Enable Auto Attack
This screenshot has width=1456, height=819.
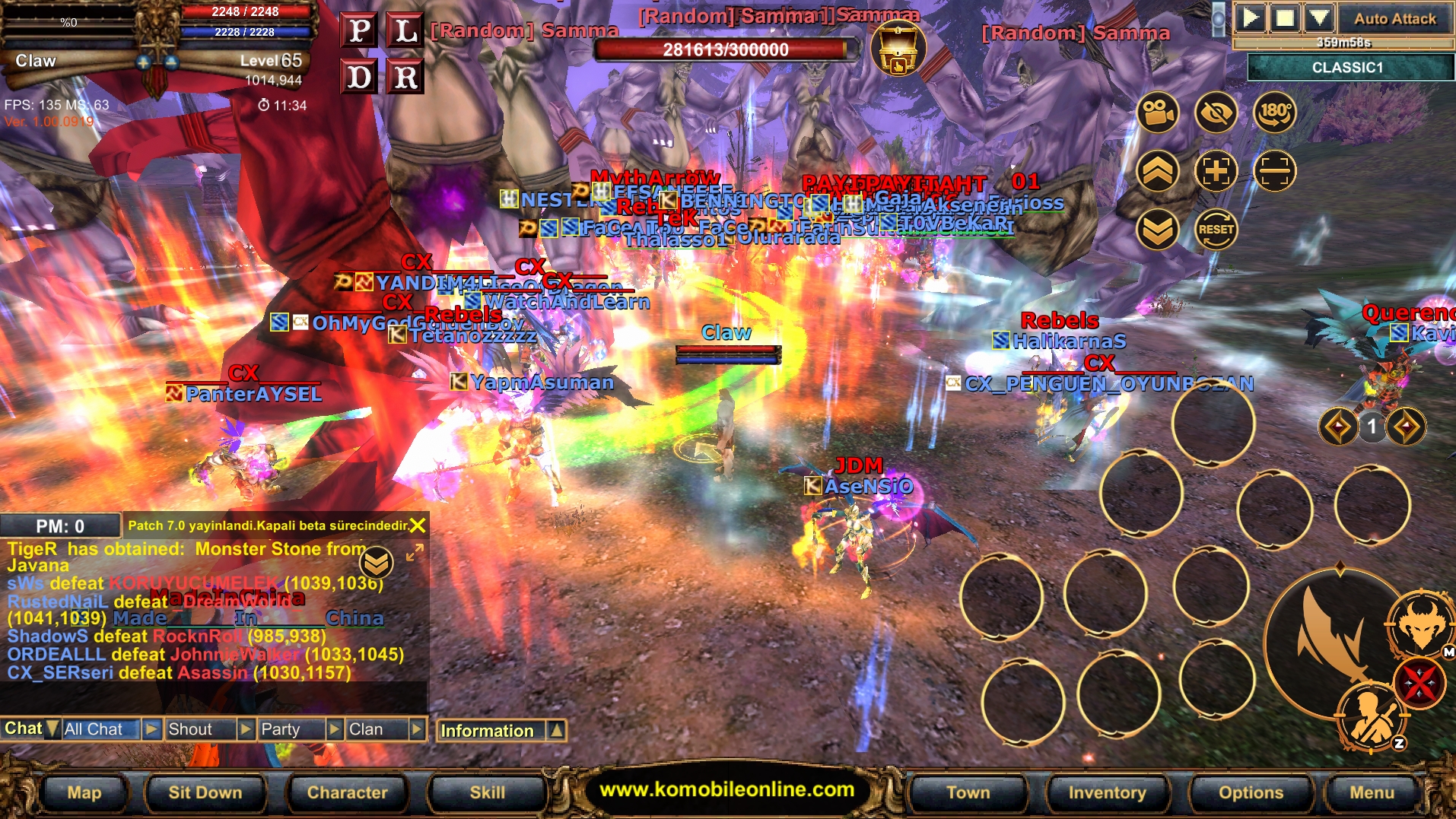[1394, 18]
